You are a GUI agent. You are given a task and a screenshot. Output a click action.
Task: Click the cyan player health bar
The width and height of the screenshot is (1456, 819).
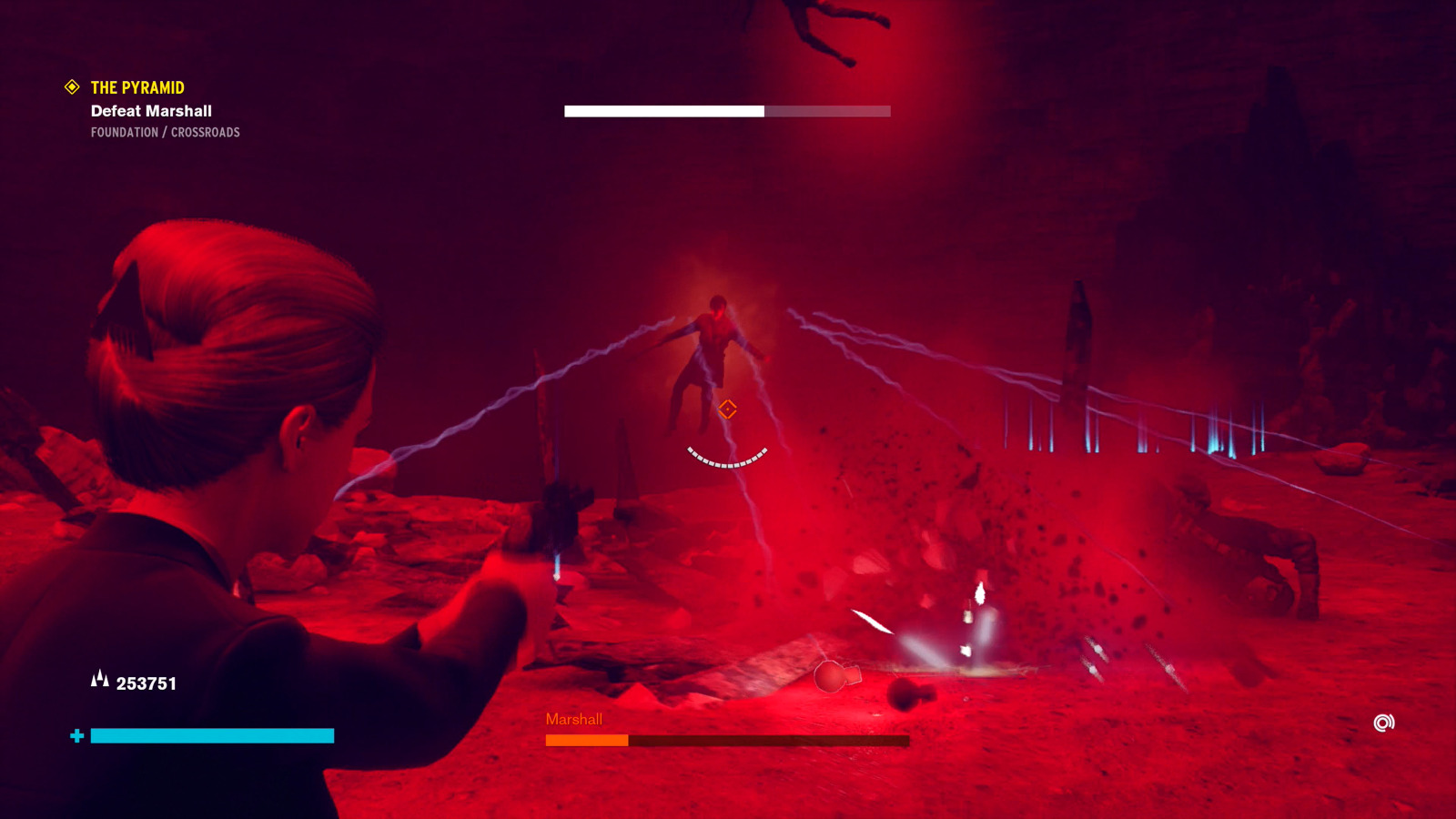[x=211, y=734]
